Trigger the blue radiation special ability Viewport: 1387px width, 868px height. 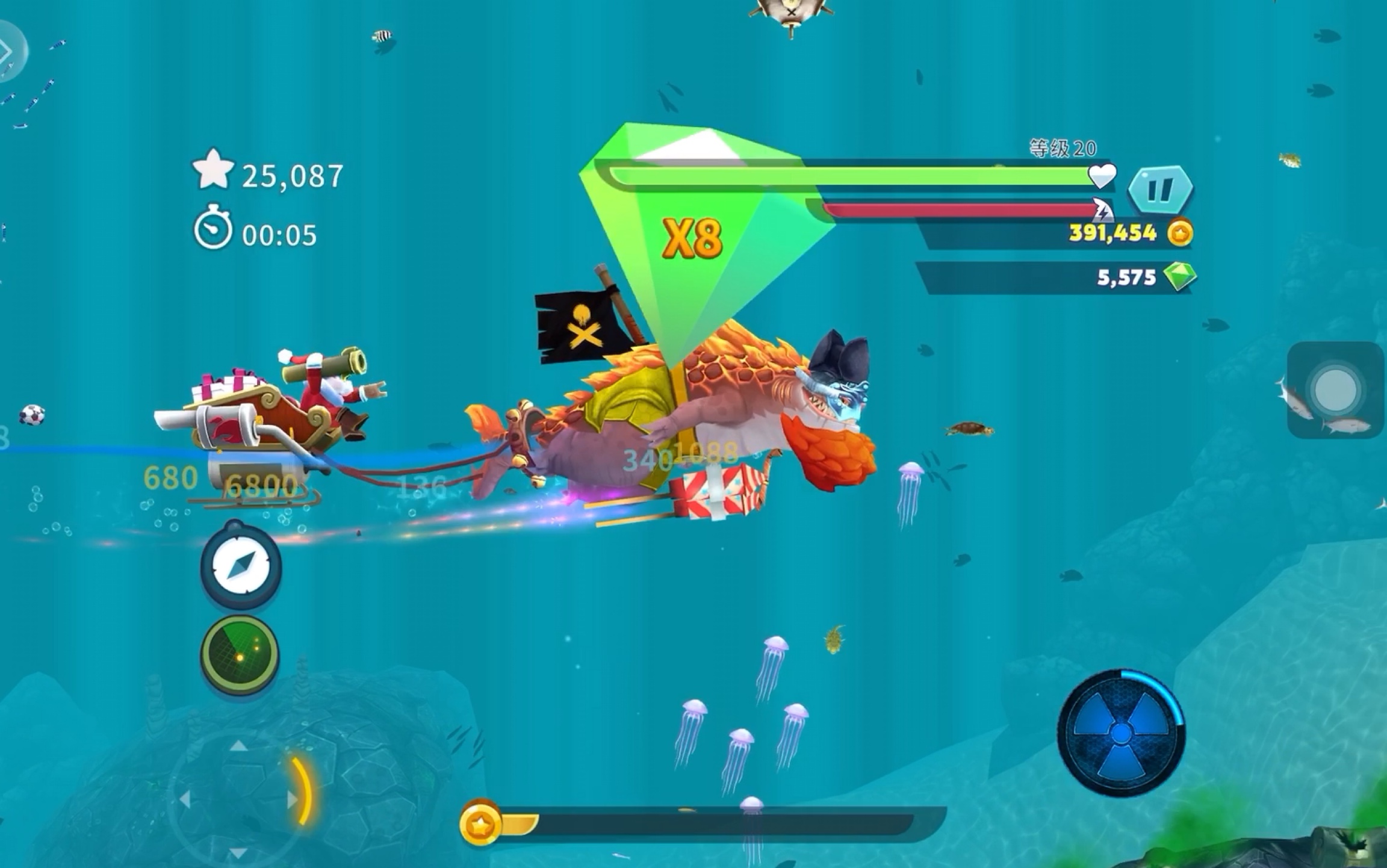coord(1121,733)
